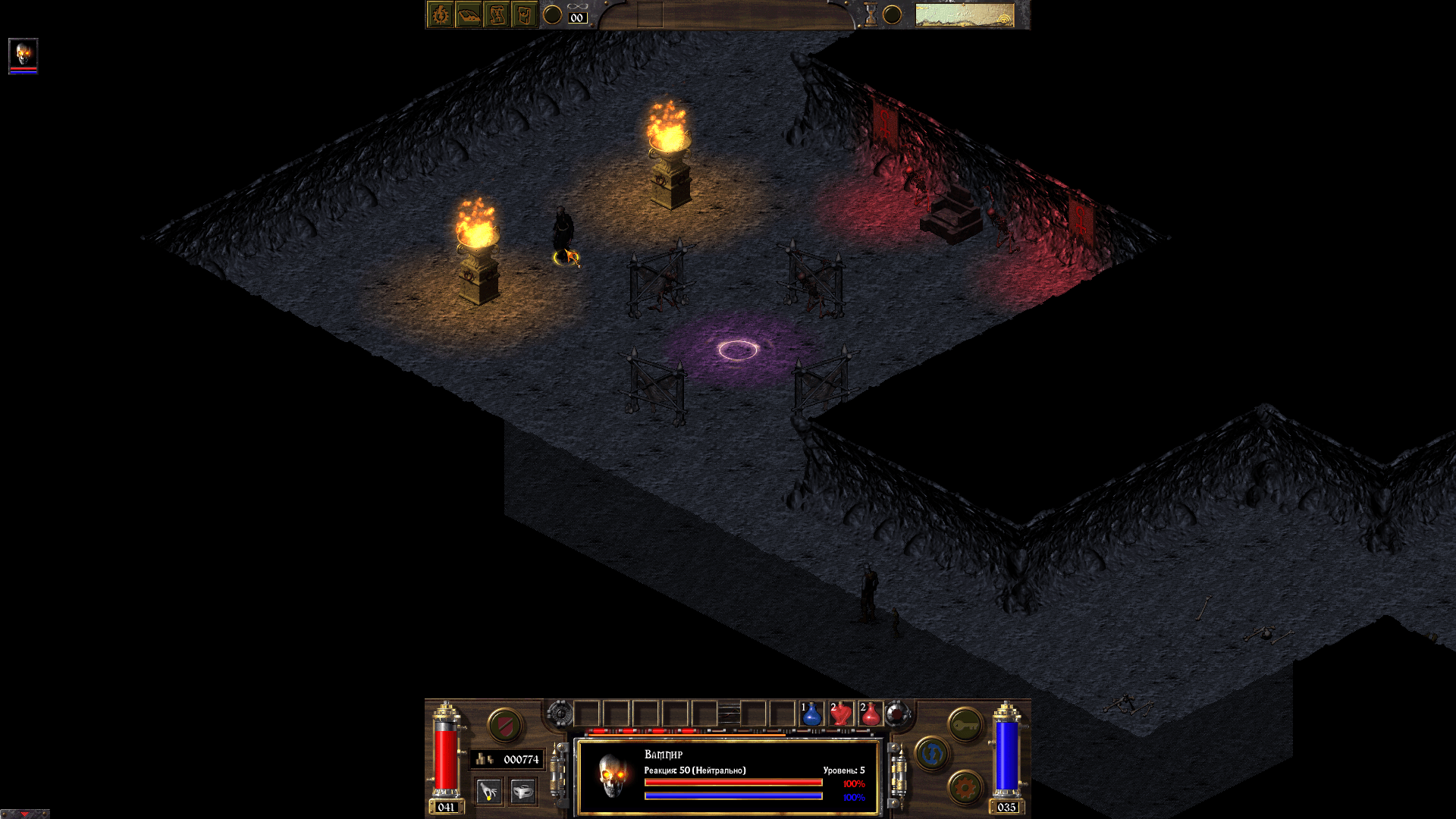Click the green key icon
The image size is (1456, 819).
coord(966,723)
